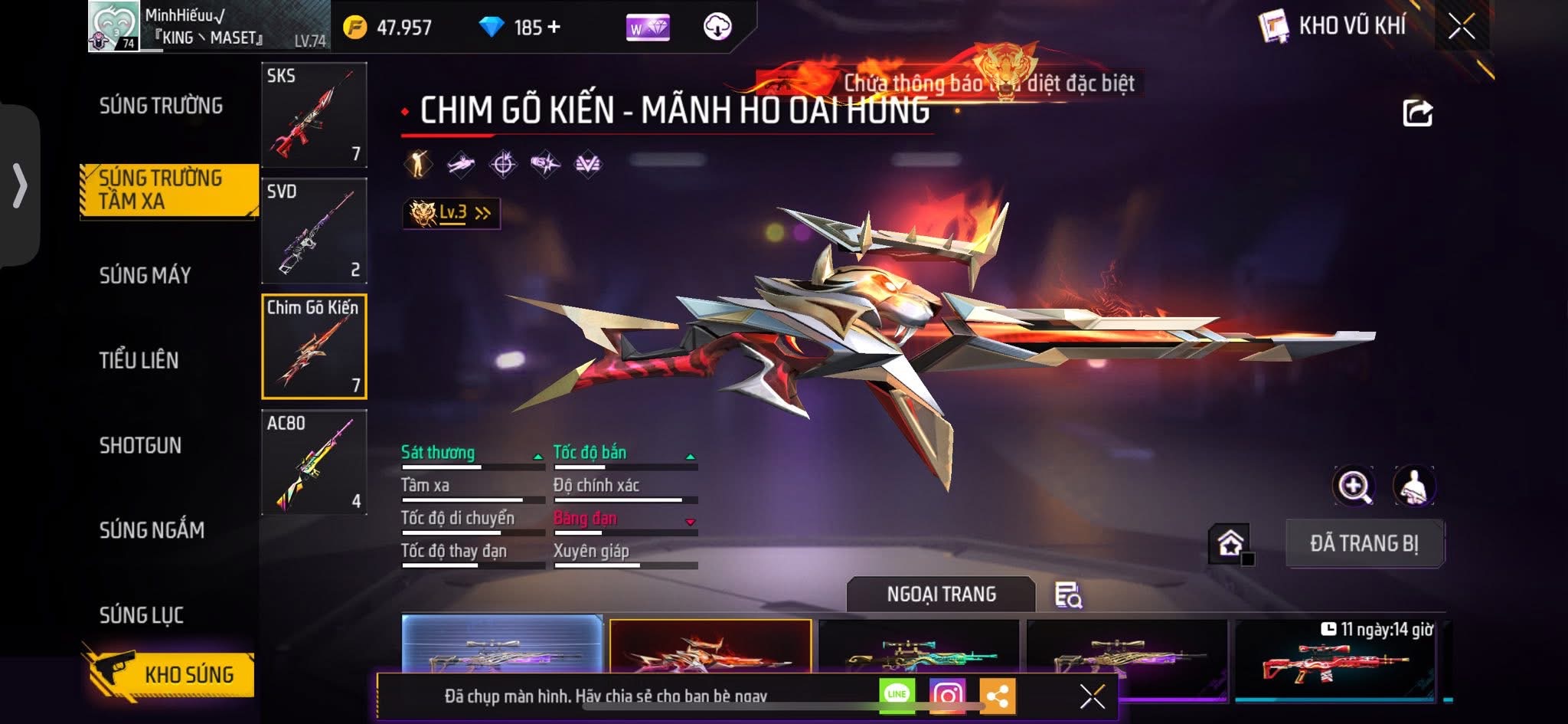
Task: Select the AC80 weapon tile
Action: click(x=314, y=462)
